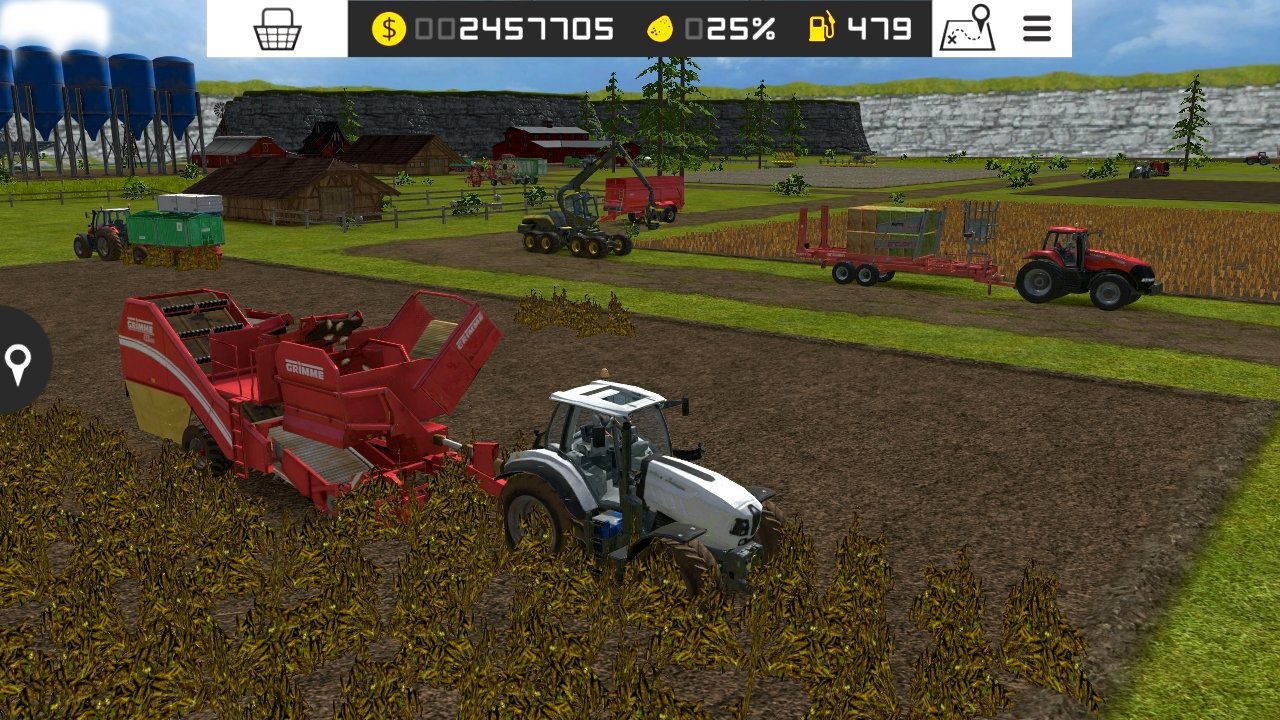Open the hamburger main menu

pyautogui.click(x=1037, y=29)
